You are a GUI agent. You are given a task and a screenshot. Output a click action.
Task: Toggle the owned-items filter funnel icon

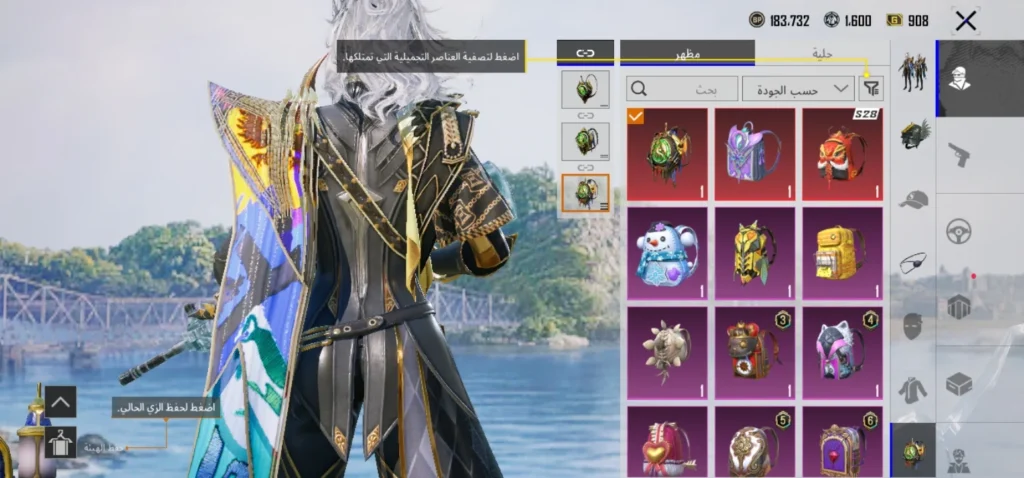[871, 89]
